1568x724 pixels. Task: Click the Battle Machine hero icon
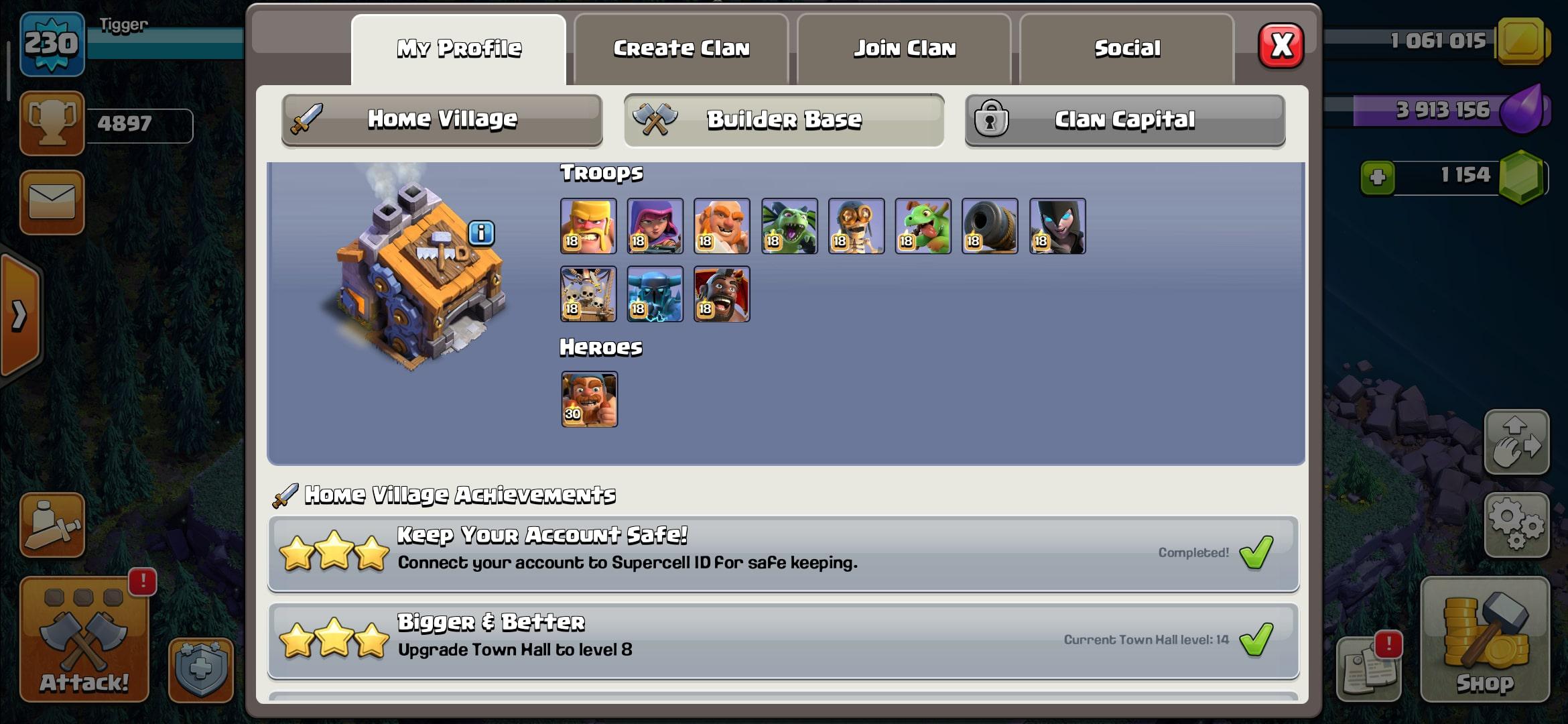[589, 400]
